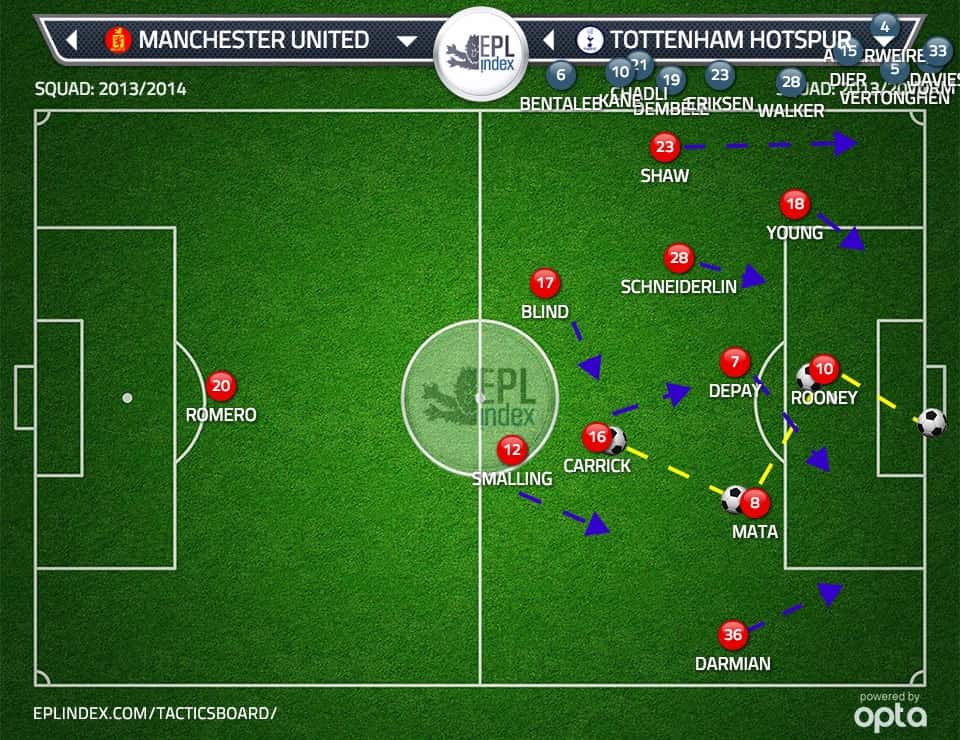Pick Walker's number 28 Tottenham token
The image size is (960, 740).
(x=791, y=82)
